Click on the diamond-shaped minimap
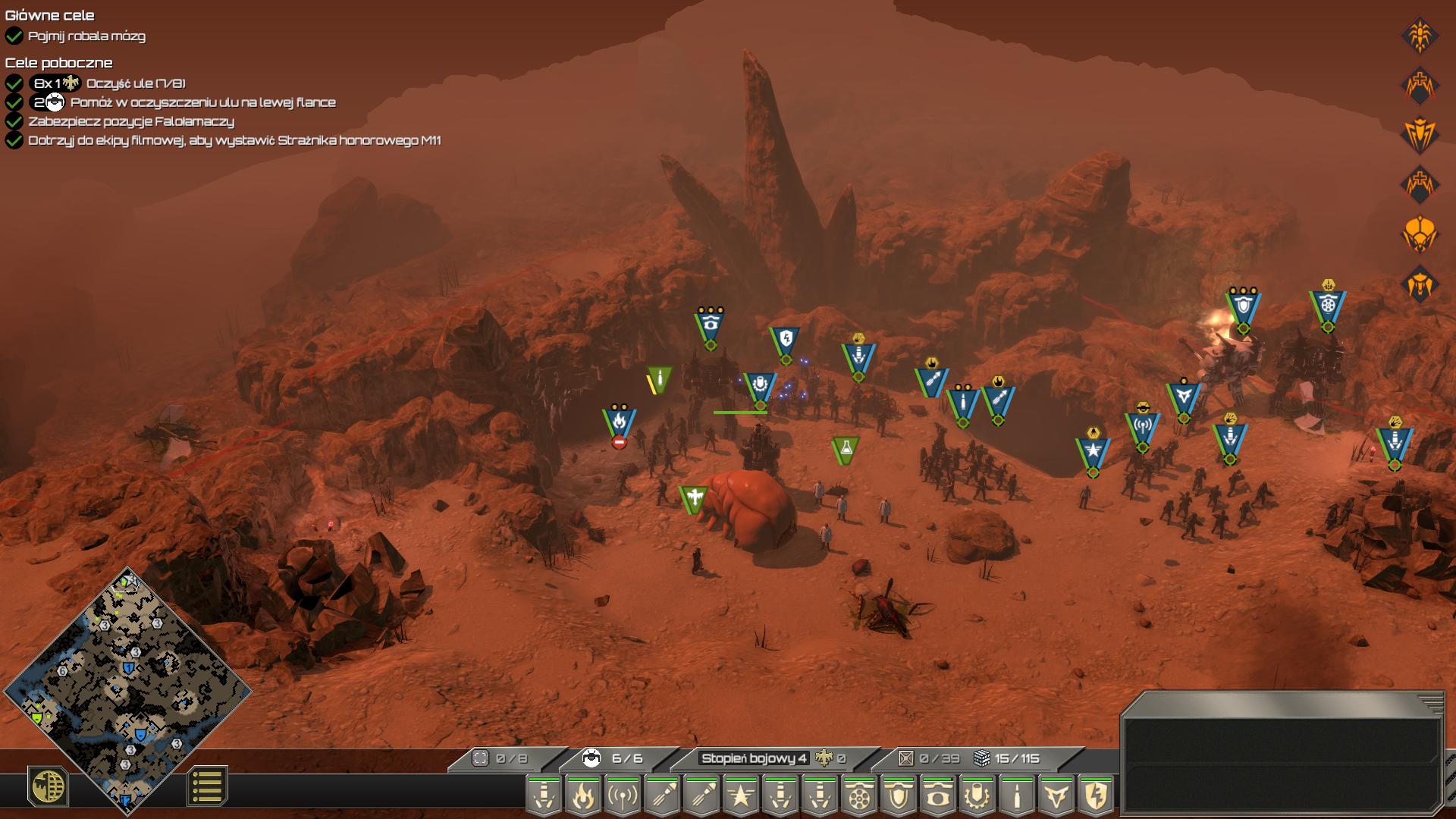 (x=127, y=689)
